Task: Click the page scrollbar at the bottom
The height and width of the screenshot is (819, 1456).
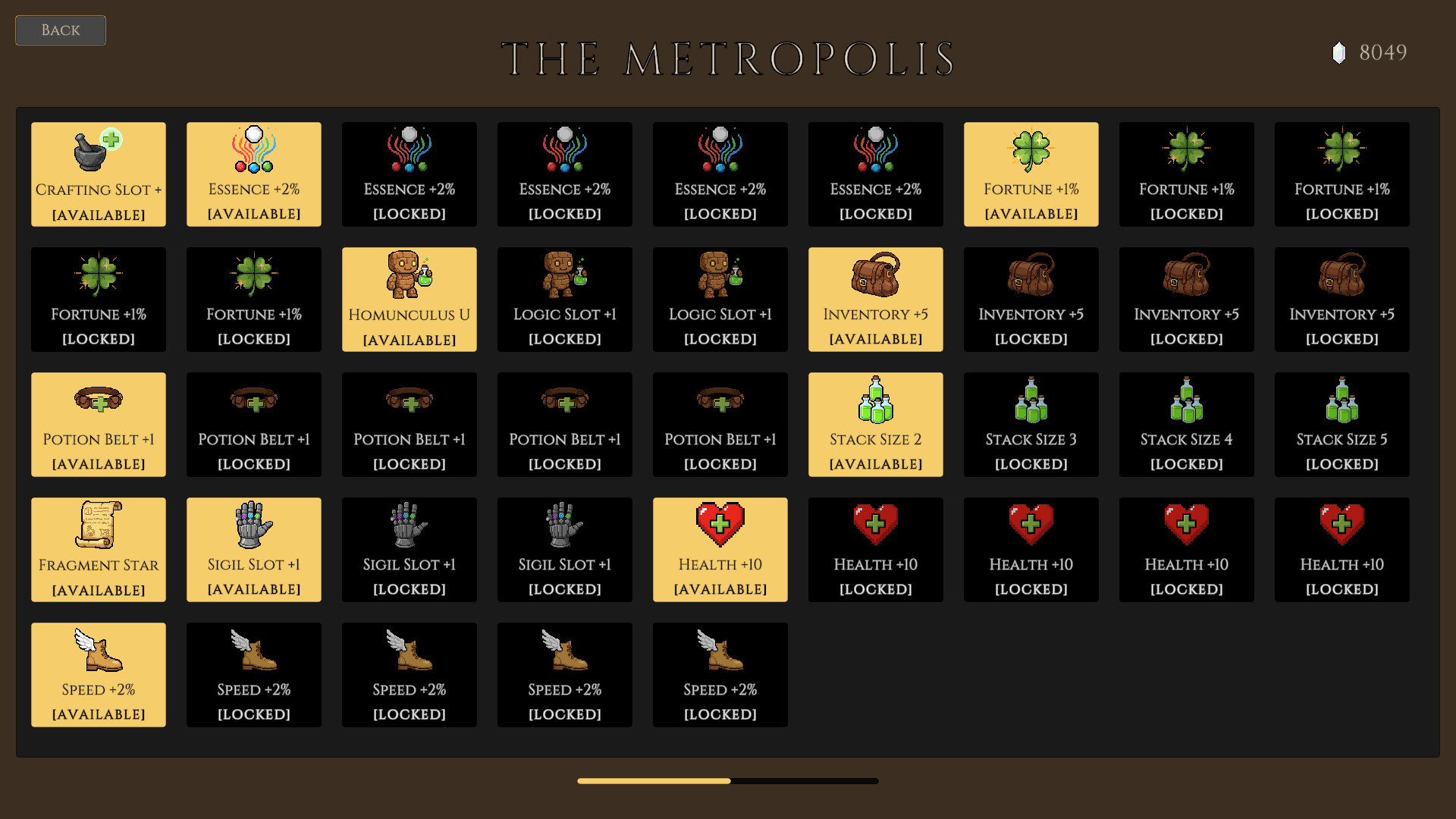Action: 728,781
